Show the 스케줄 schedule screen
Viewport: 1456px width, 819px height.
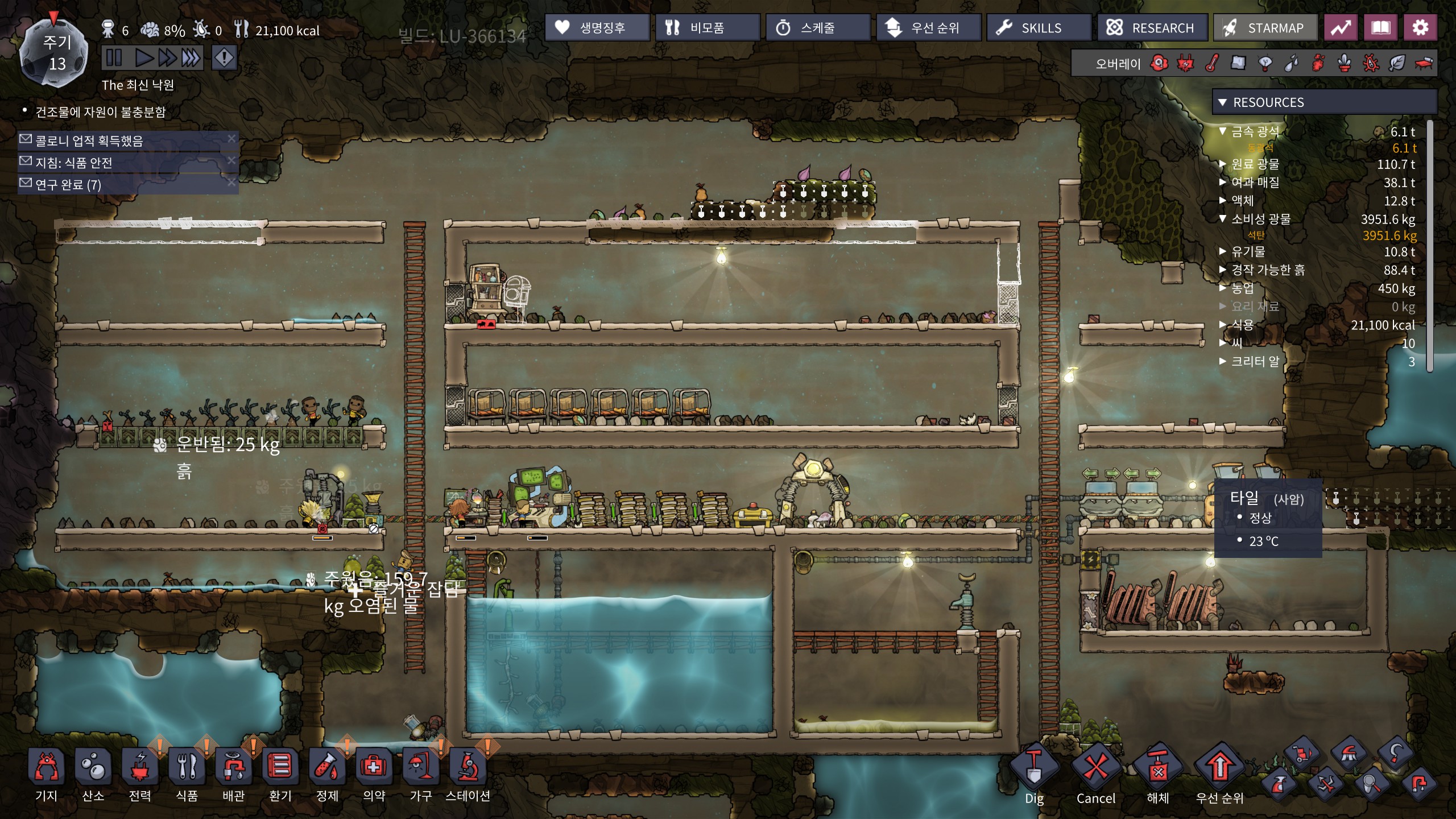[x=817, y=28]
